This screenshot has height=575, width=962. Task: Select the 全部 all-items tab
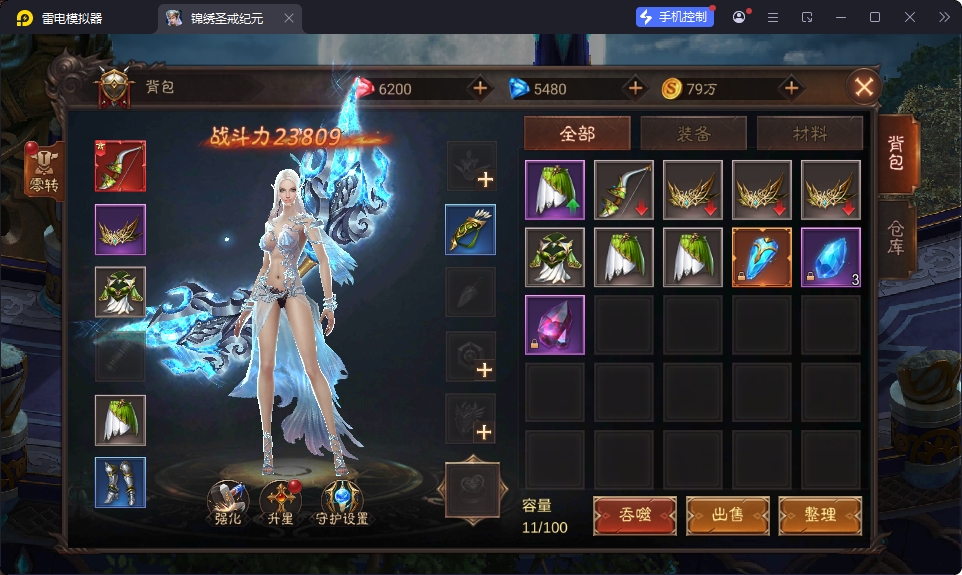[577, 133]
